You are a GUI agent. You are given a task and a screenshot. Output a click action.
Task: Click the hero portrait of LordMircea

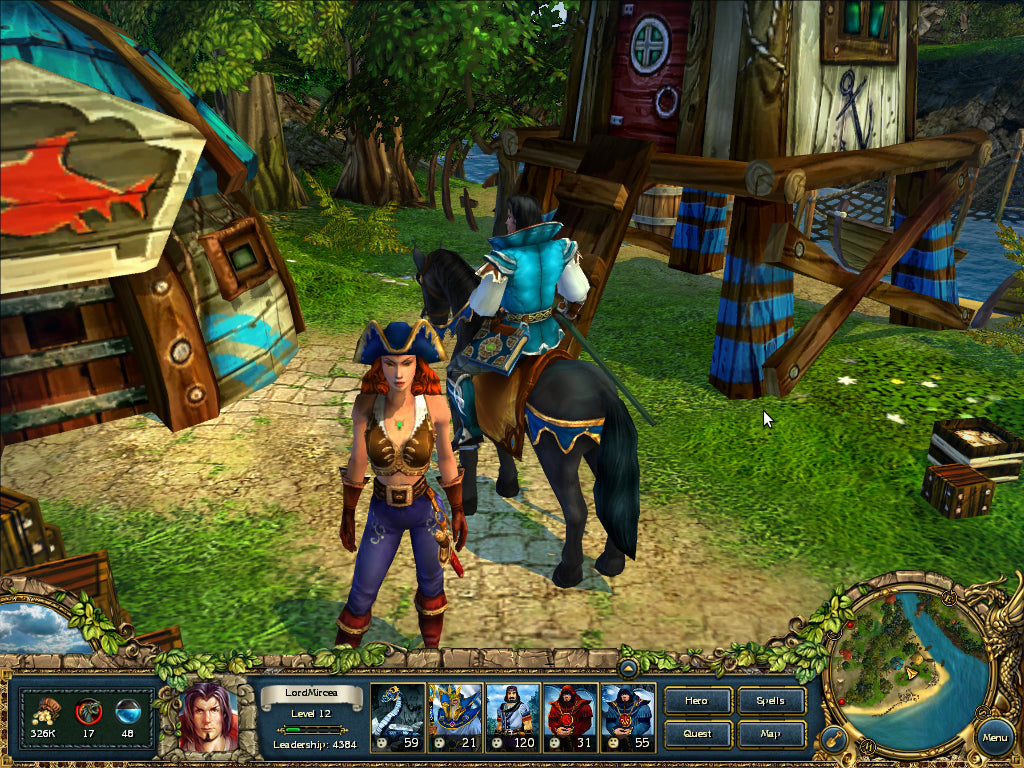click(209, 718)
